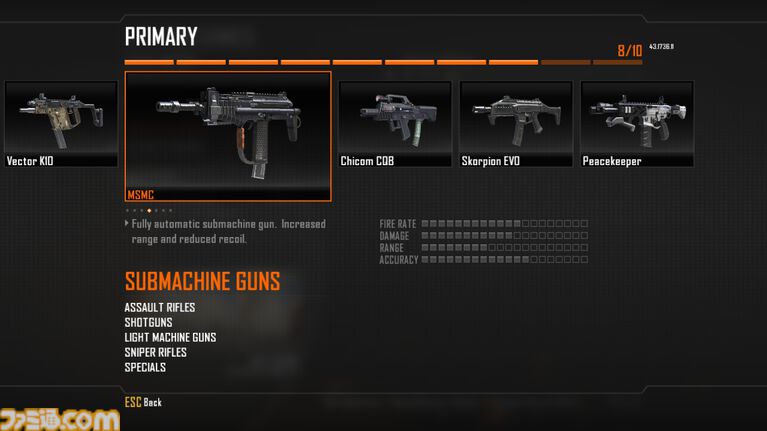Select the Specials weapon category
Screen dimensions: 767x431
pyautogui.click(x=145, y=367)
